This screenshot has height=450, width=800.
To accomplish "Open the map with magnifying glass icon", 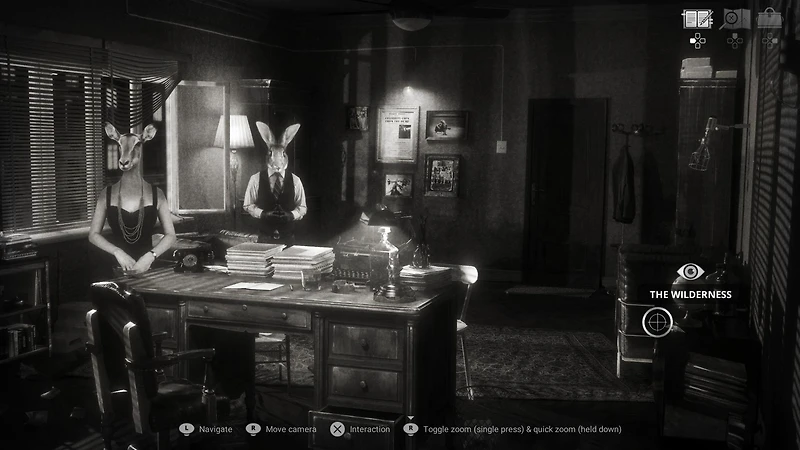I will (734, 18).
